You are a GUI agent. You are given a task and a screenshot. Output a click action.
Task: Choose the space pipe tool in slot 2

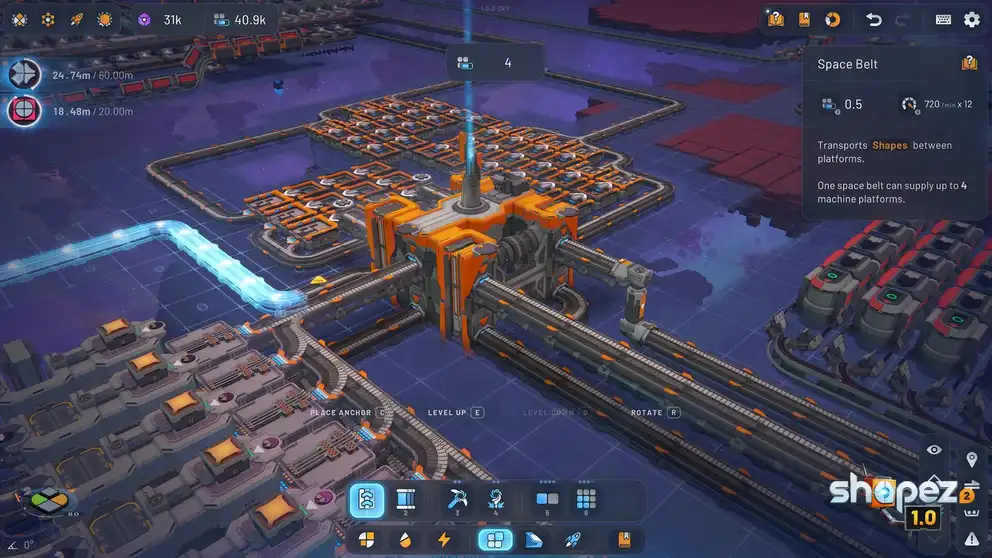coord(406,500)
